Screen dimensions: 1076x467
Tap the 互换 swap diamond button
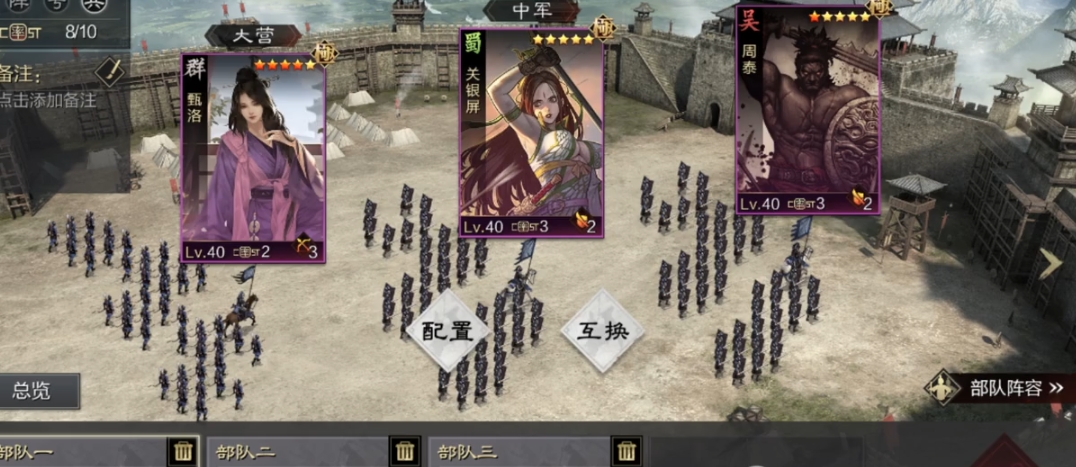point(603,331)
